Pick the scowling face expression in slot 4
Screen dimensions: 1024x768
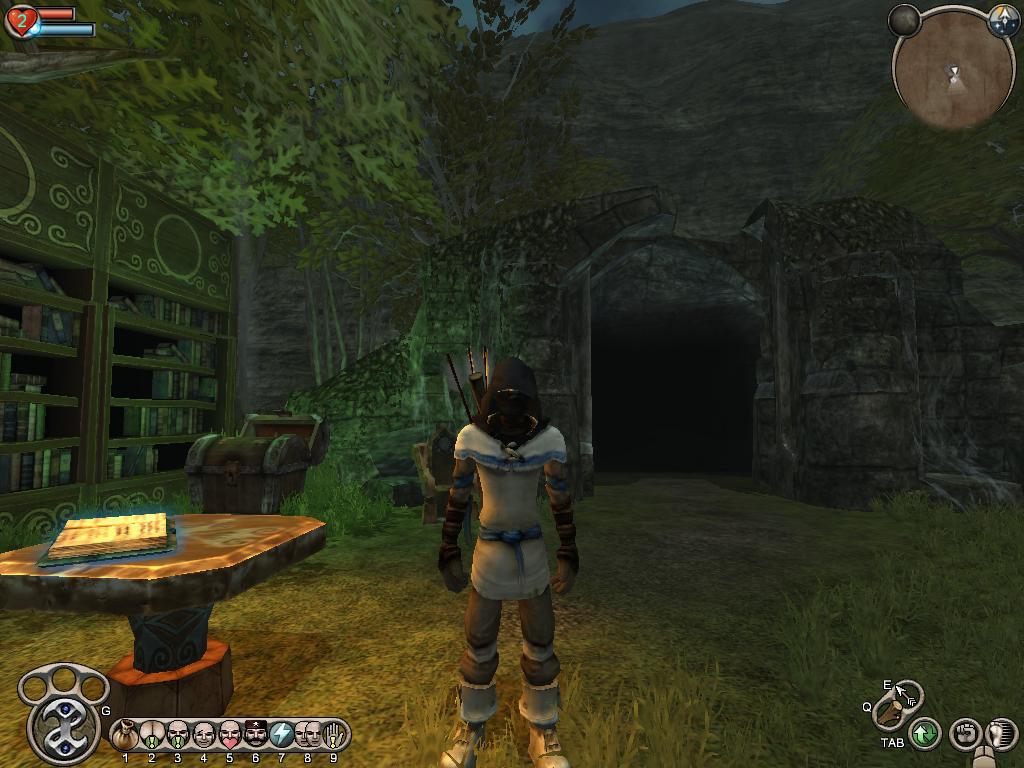(x=204, y=735)
